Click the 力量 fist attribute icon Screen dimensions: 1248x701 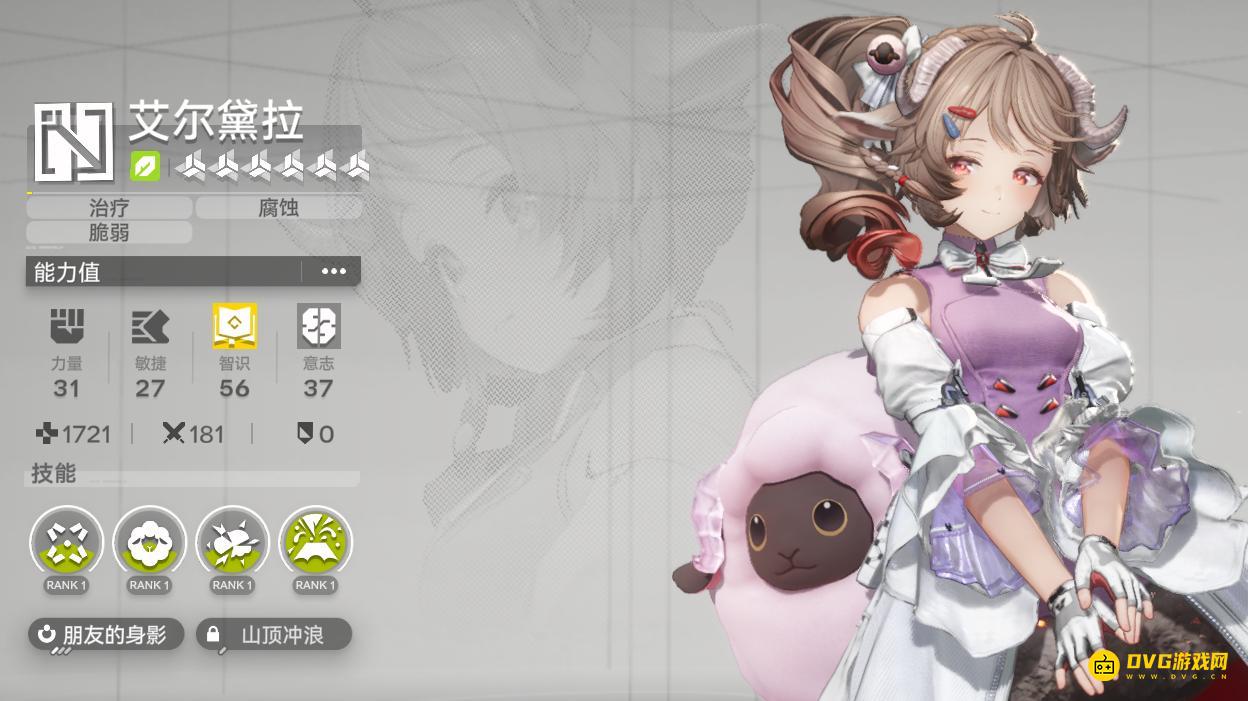coord(67,326)
